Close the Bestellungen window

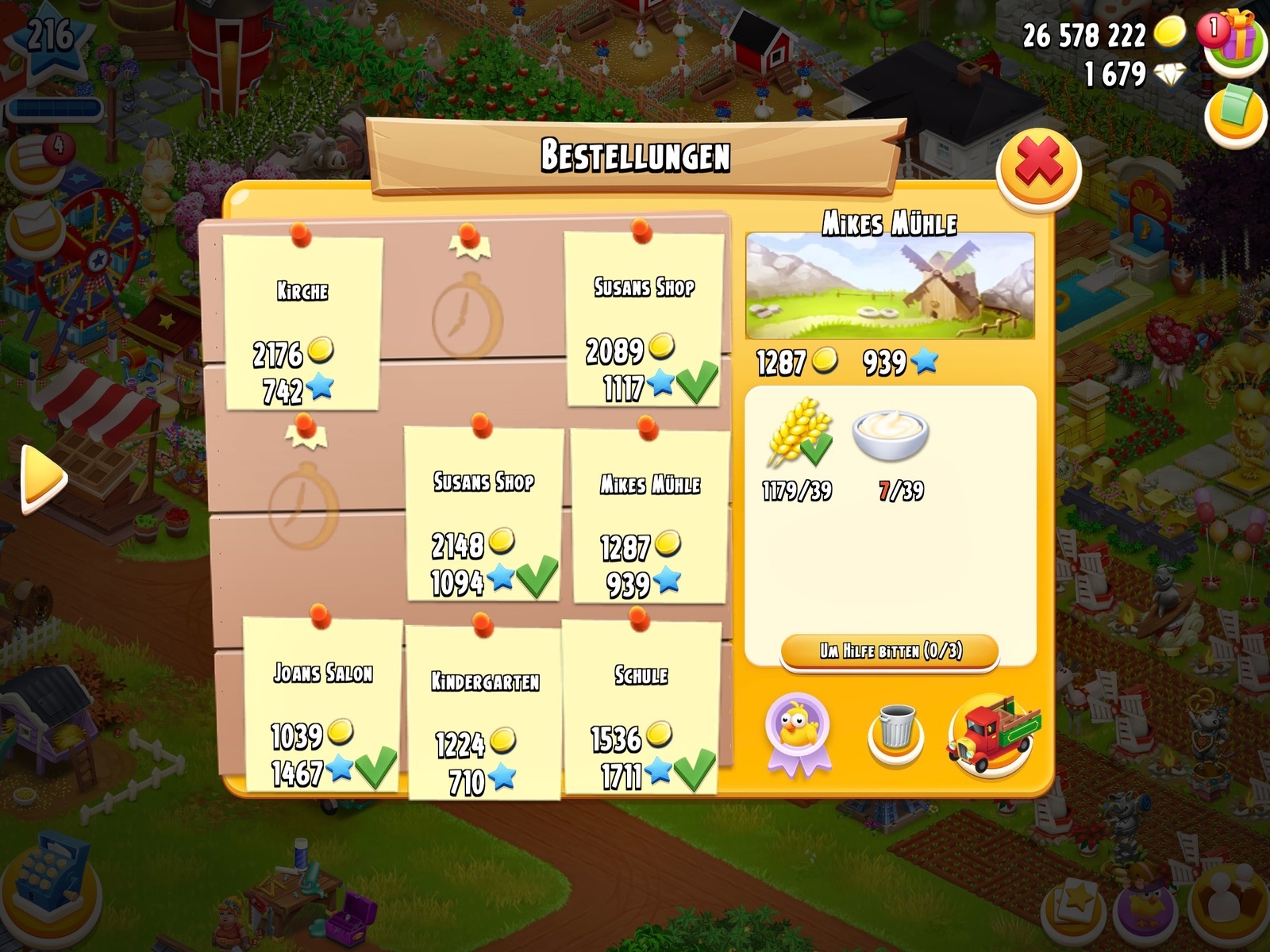click(x=1038, y=167)
